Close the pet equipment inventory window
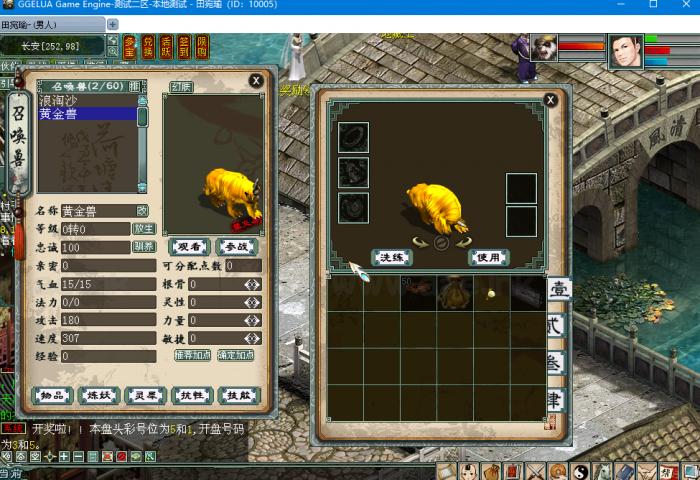Screen dimensions: 700x480 [550, 100]
